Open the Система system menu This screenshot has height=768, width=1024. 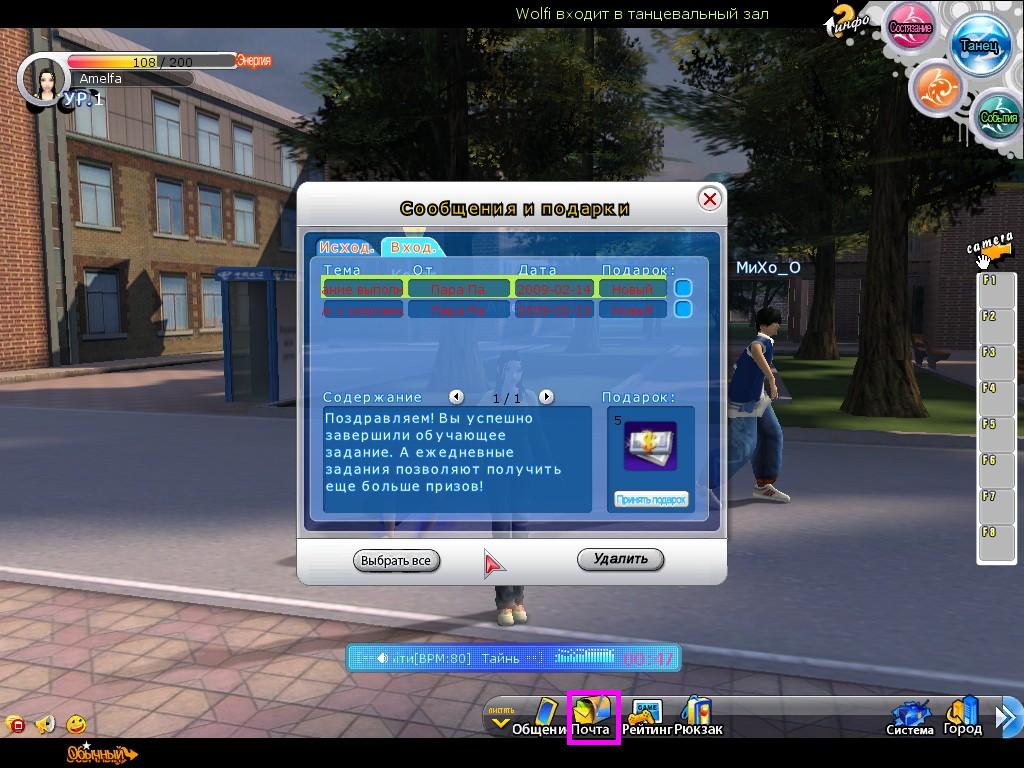[910, 717]
